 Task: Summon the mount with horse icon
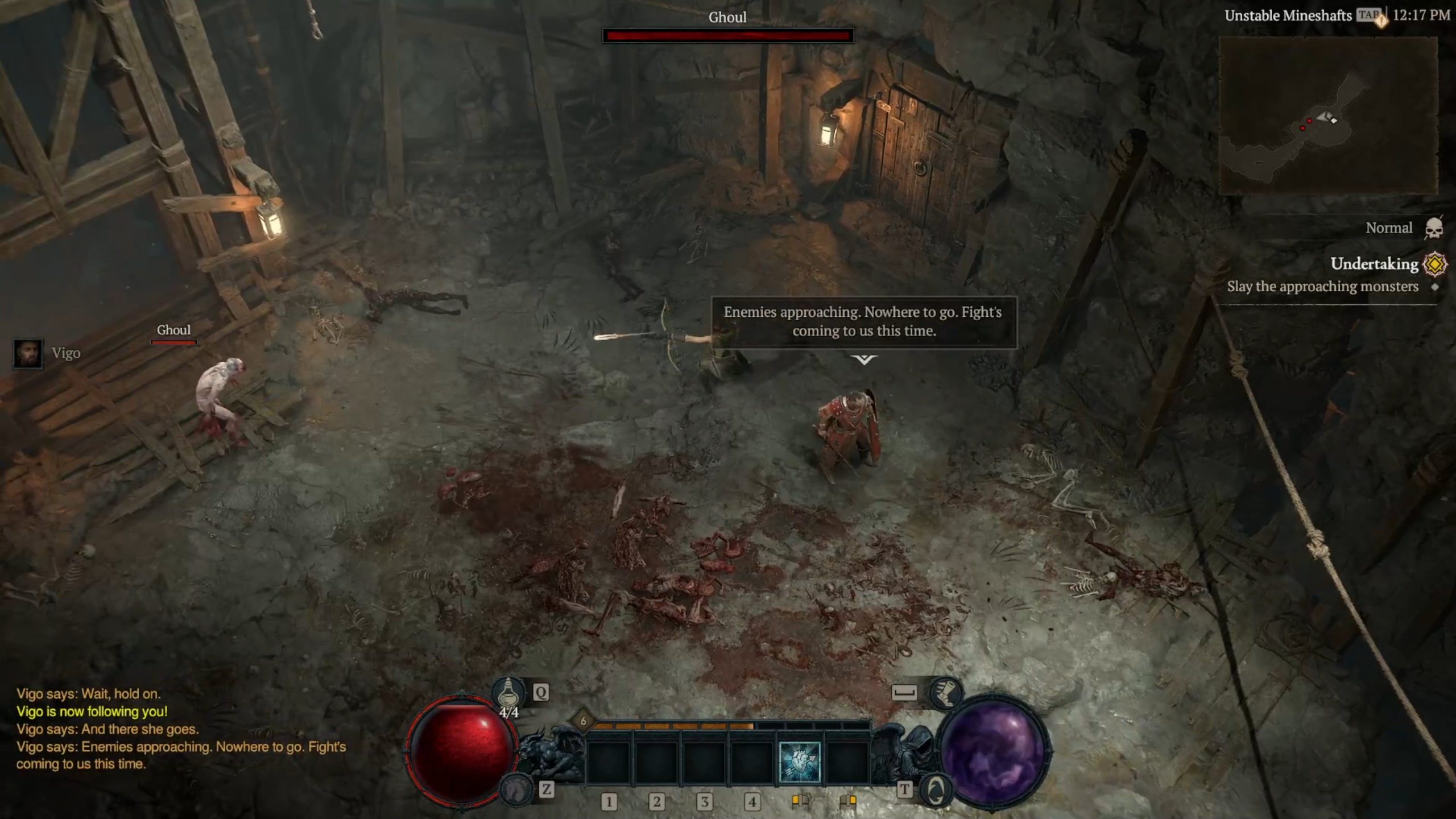pyautogui.click(x=516, y=789)
